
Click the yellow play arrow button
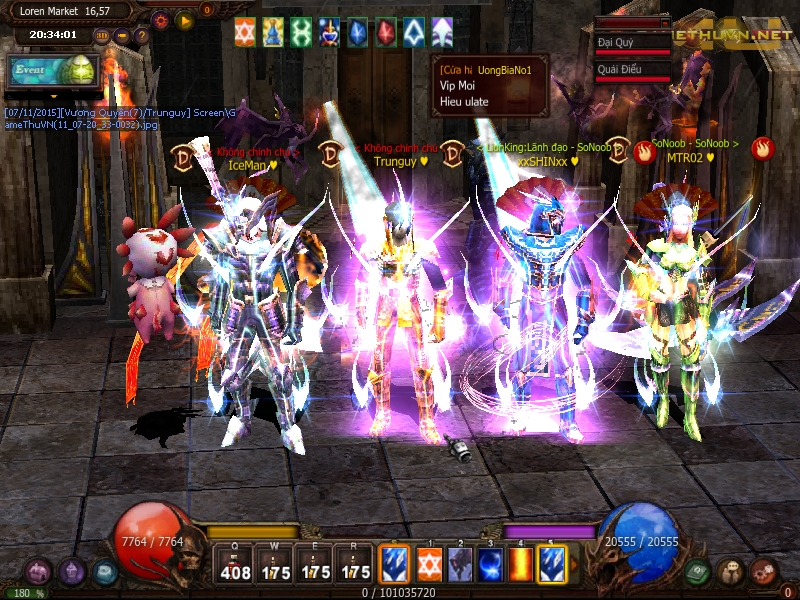pyautogui.click(x=184, y=19)
